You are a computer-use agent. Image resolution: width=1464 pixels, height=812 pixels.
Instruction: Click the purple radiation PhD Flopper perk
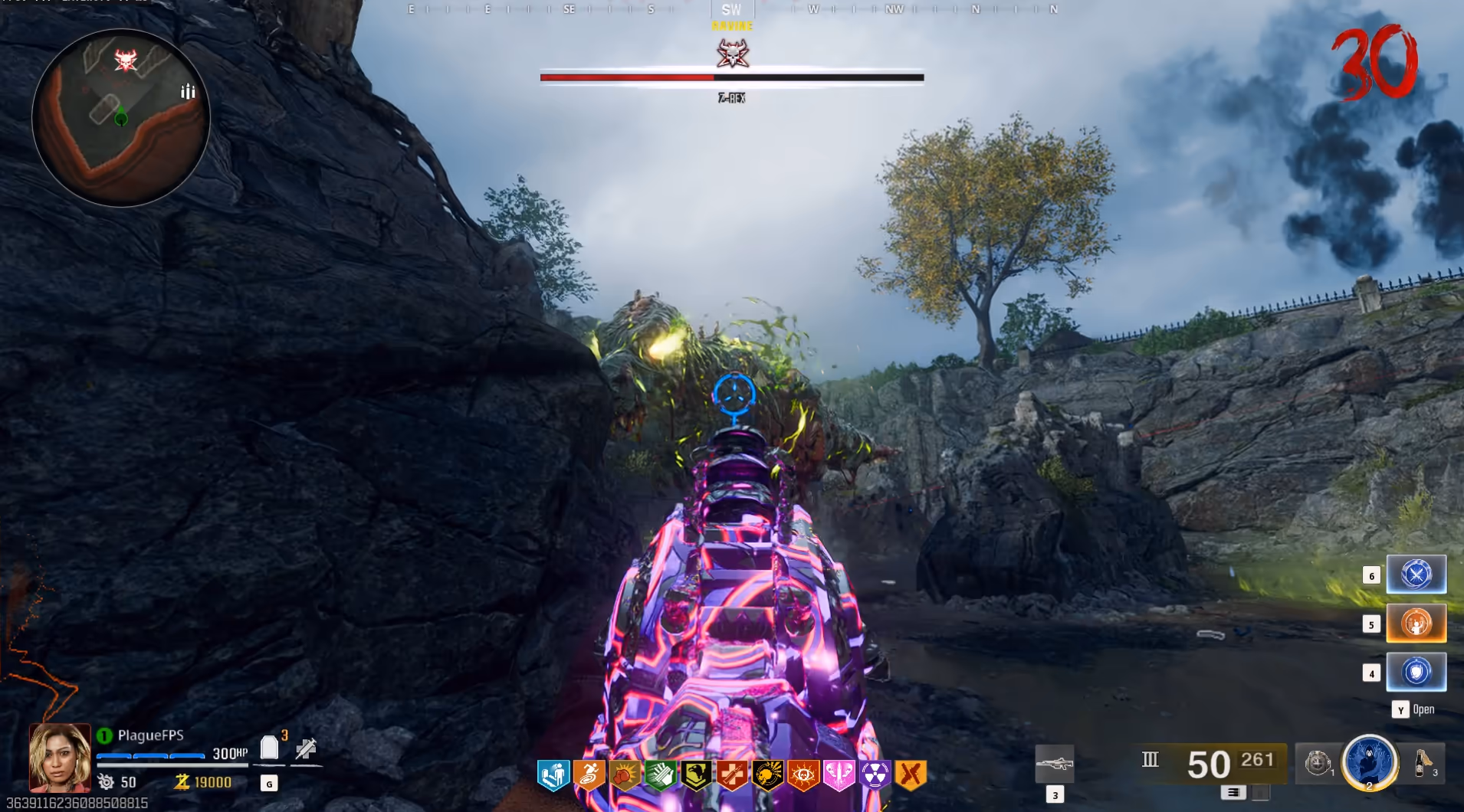pyautogui.click(x=875, y=775)
